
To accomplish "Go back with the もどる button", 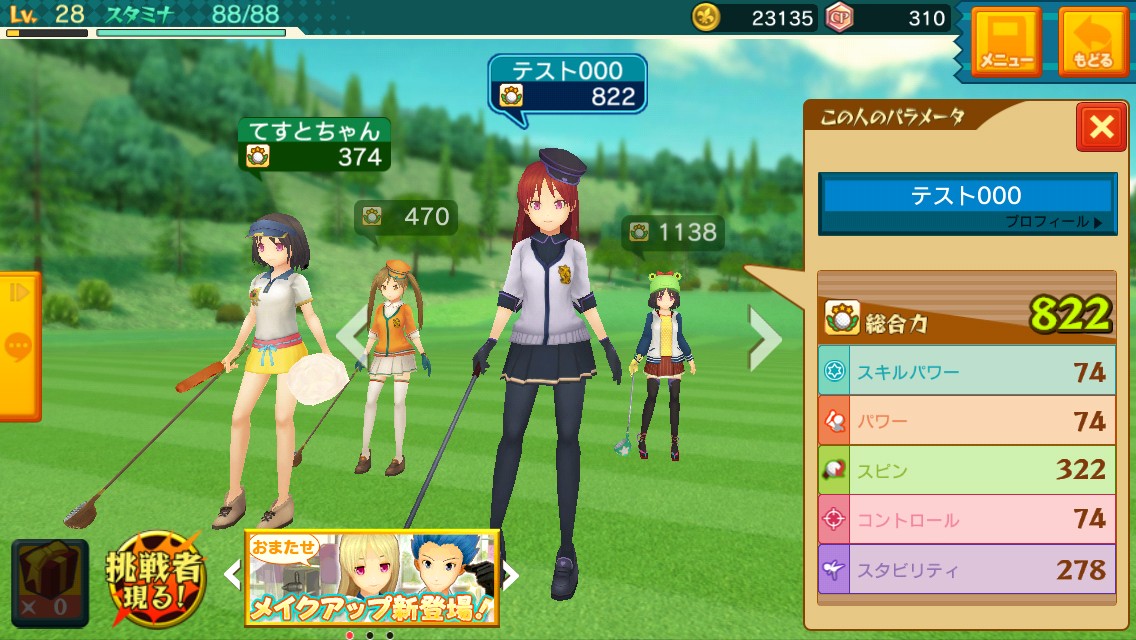I will [x=1093, y=42].
